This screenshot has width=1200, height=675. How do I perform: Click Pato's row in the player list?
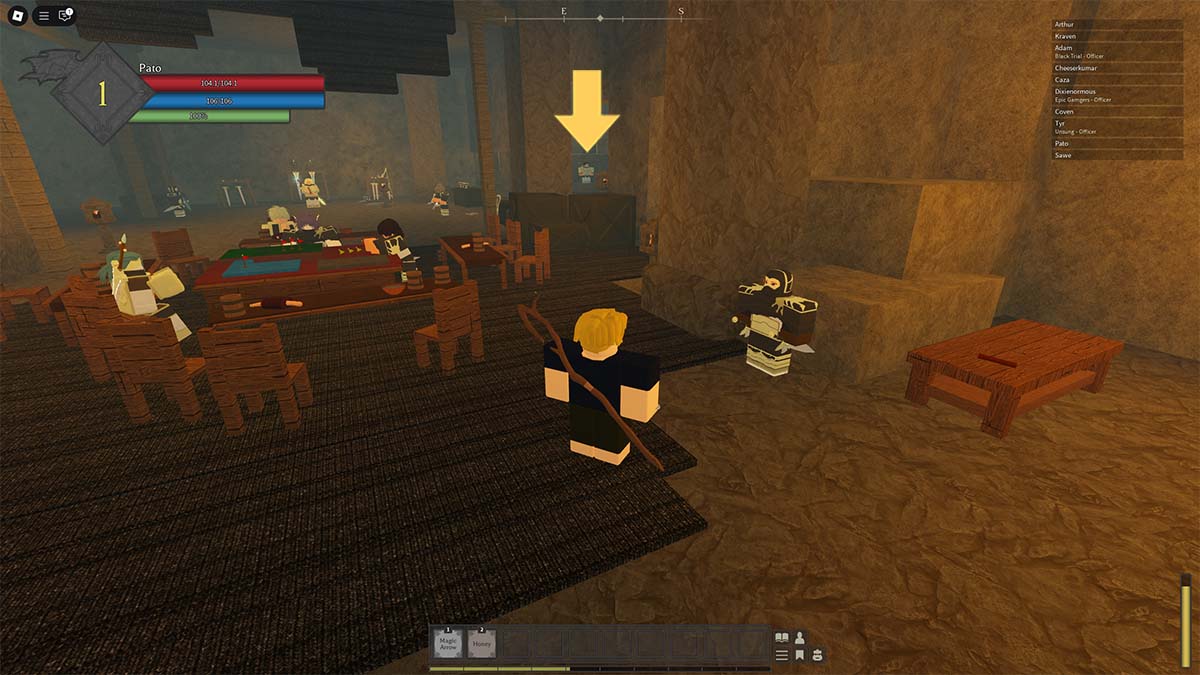pyautogui.click(x=1117, y=143)
